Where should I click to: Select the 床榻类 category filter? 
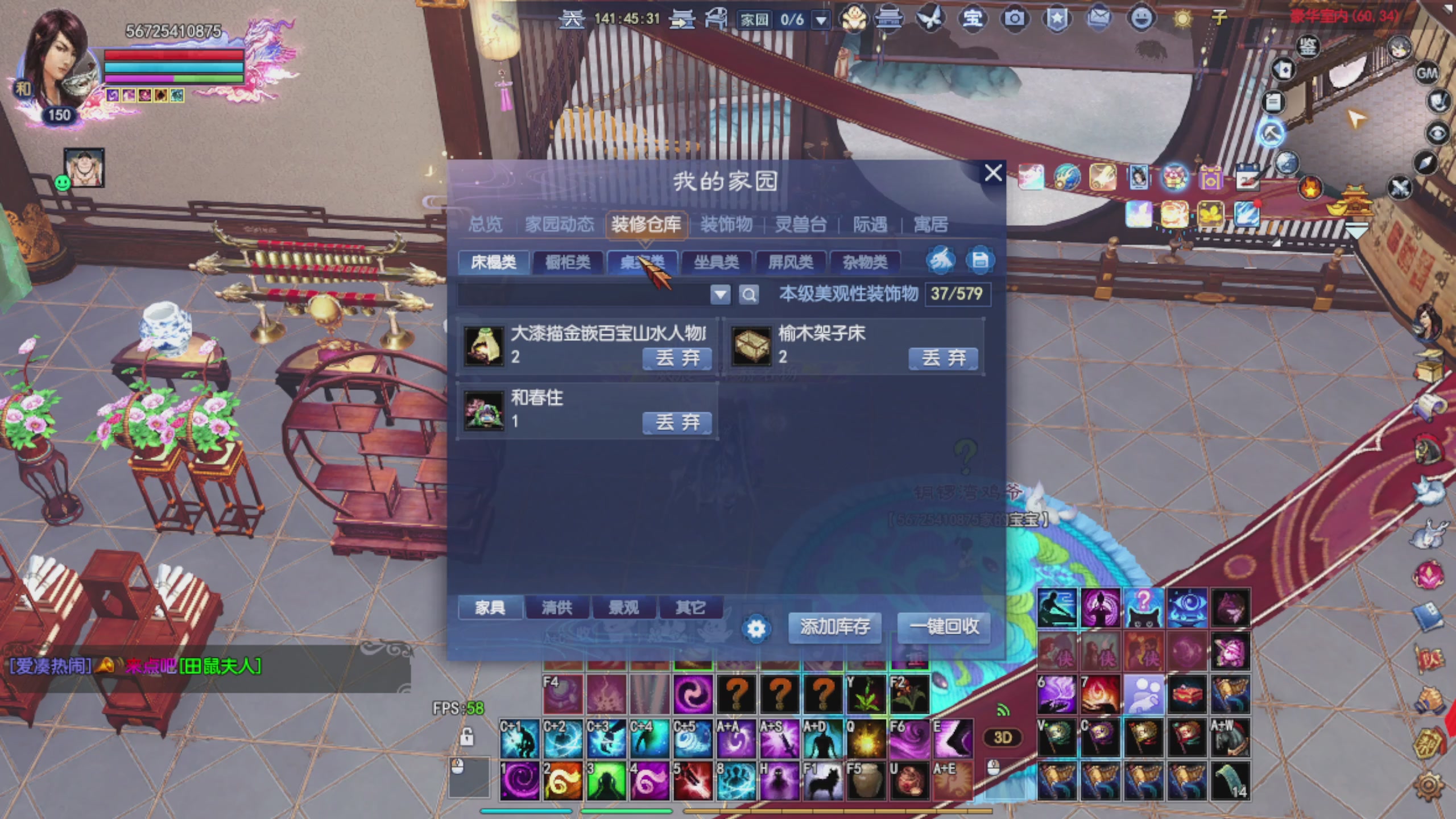pyautogui.click(x=494, y=263)
